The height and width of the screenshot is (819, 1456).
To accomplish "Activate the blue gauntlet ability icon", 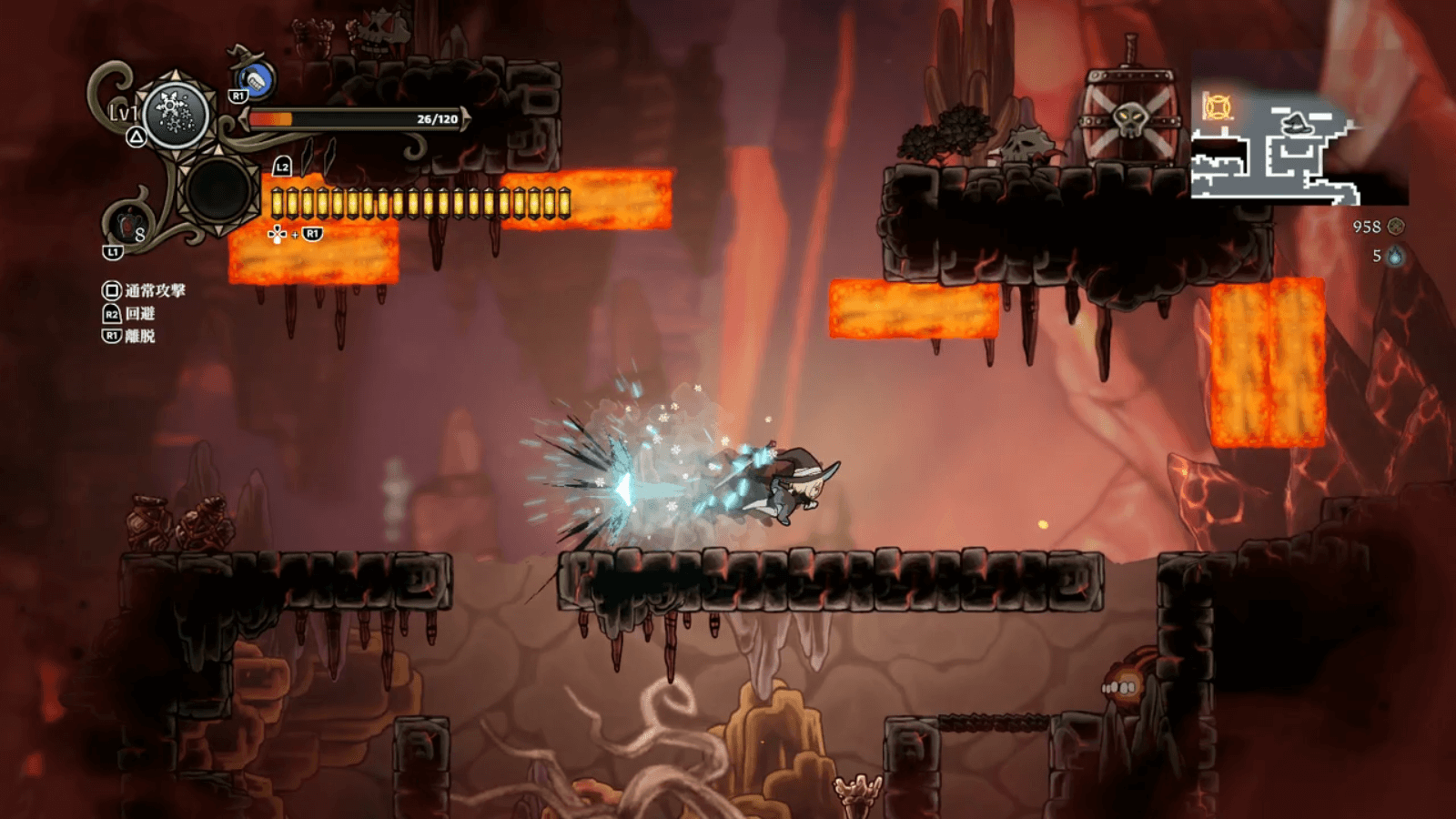I will pyautogui.click(x=258, y=80).
